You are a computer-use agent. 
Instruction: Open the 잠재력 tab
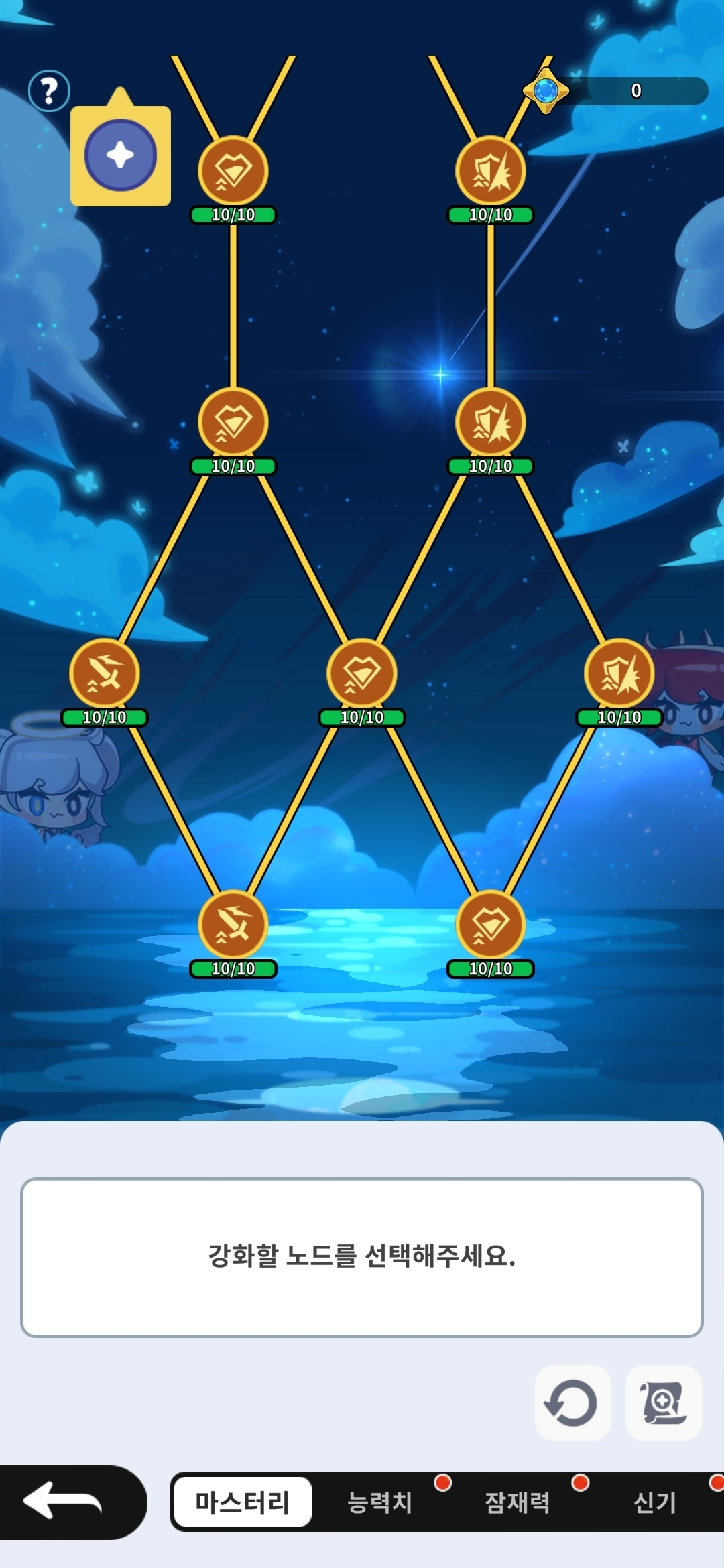[x=517, y=1502]
